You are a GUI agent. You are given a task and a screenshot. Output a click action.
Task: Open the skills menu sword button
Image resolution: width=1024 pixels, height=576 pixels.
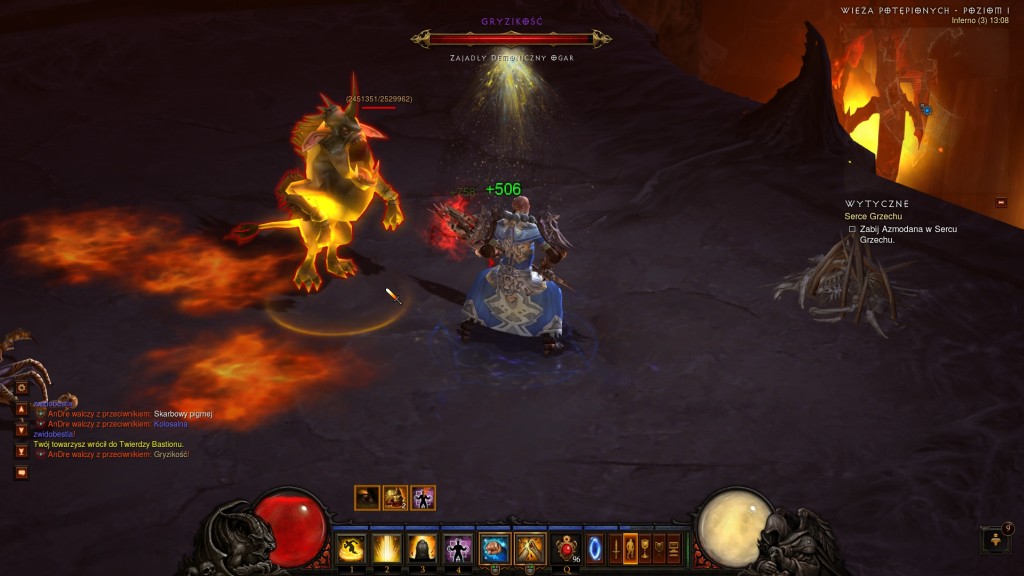click(616, 548)
